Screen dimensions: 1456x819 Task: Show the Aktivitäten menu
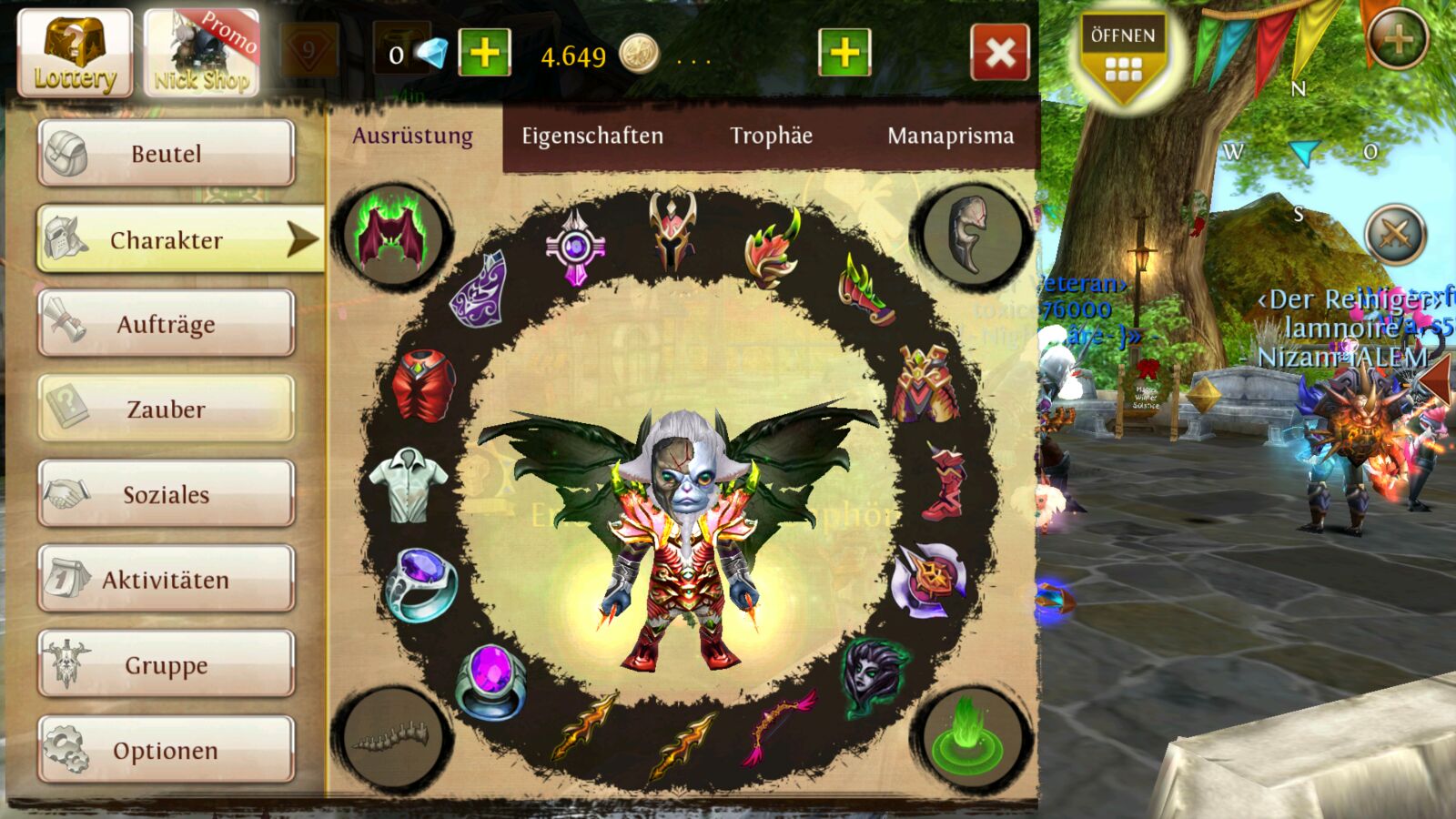tap(167, 580)
